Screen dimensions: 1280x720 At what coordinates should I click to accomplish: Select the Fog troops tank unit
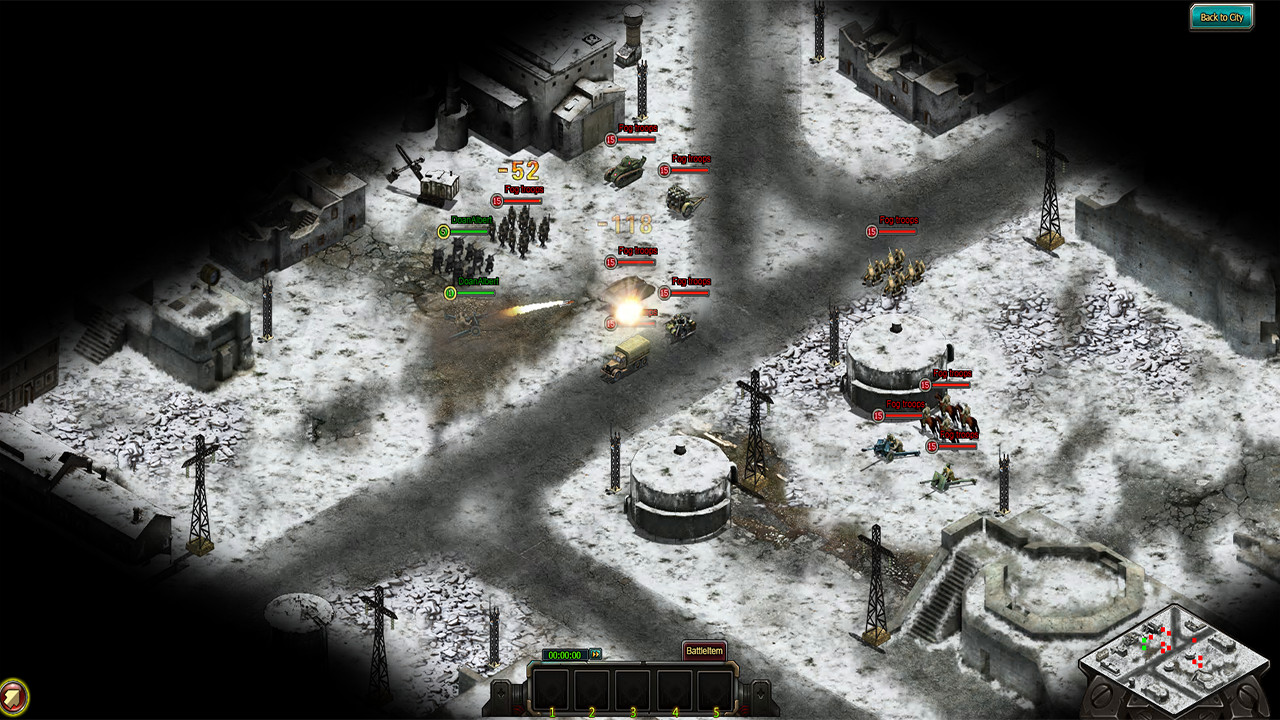(625, 170)
